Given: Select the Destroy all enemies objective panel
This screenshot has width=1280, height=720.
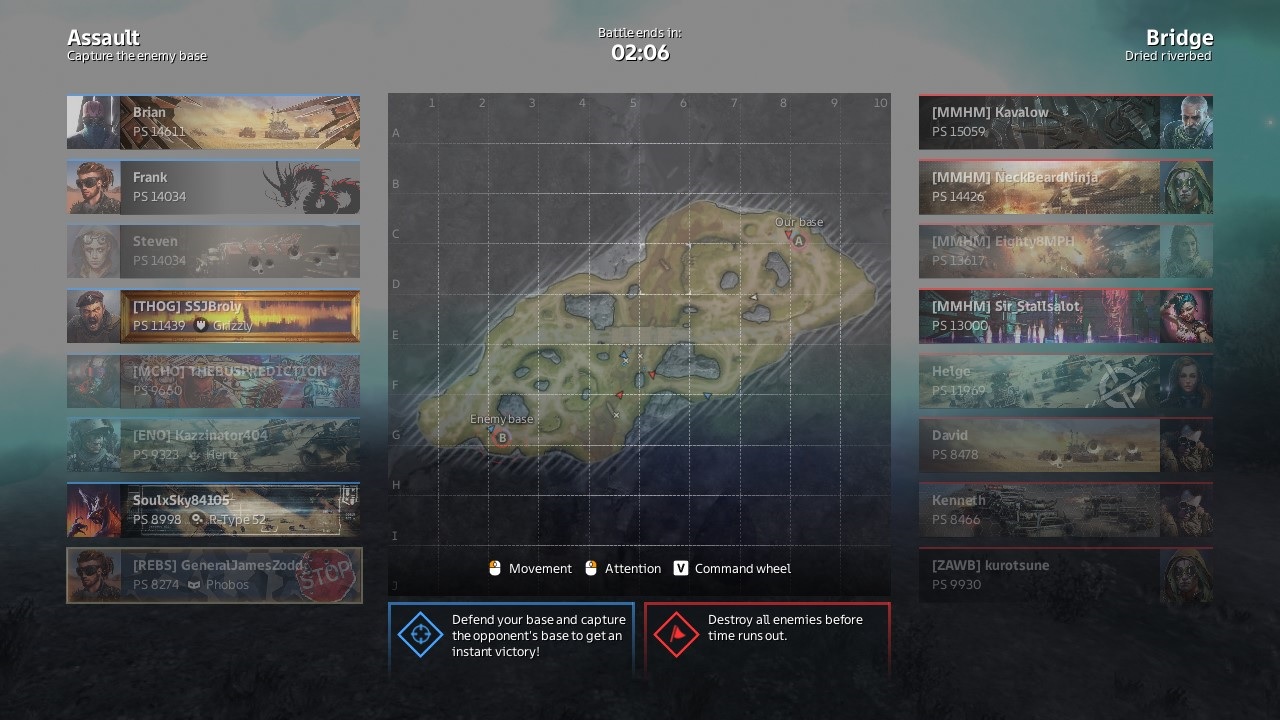Looking at the screenshot, I should [767, 636].
